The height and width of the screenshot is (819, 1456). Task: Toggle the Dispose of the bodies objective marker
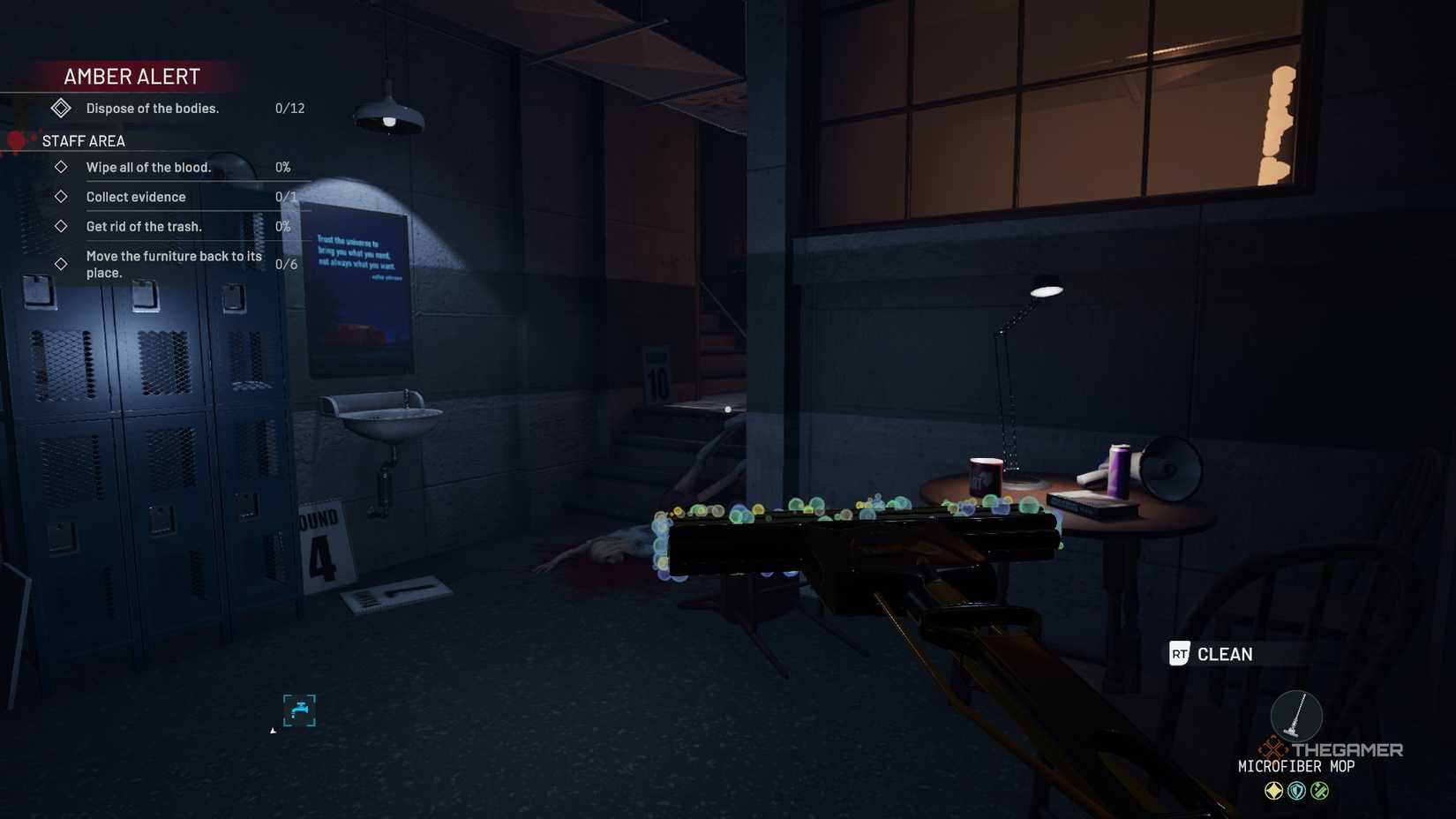tap(61, 108)
